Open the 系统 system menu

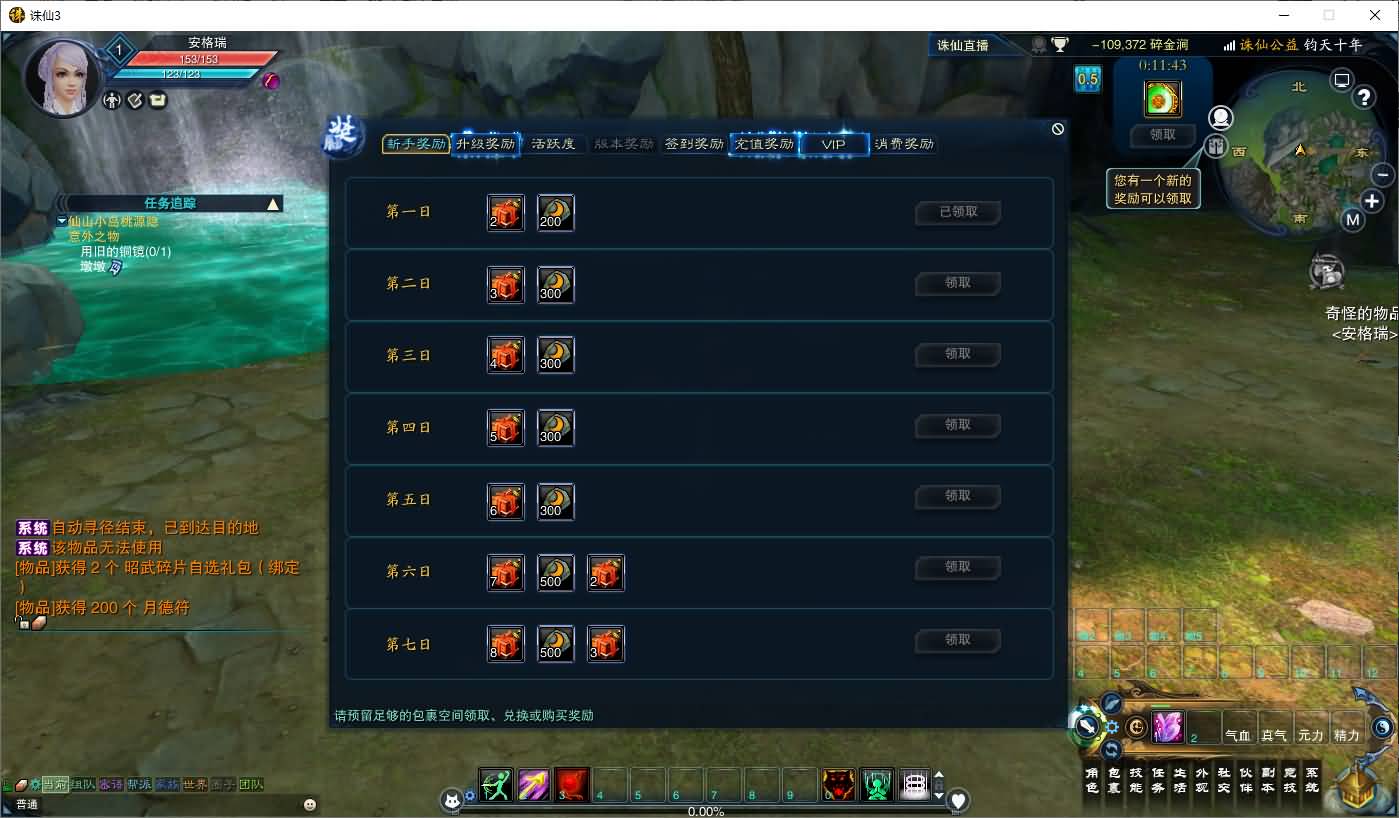(1312, 780)
